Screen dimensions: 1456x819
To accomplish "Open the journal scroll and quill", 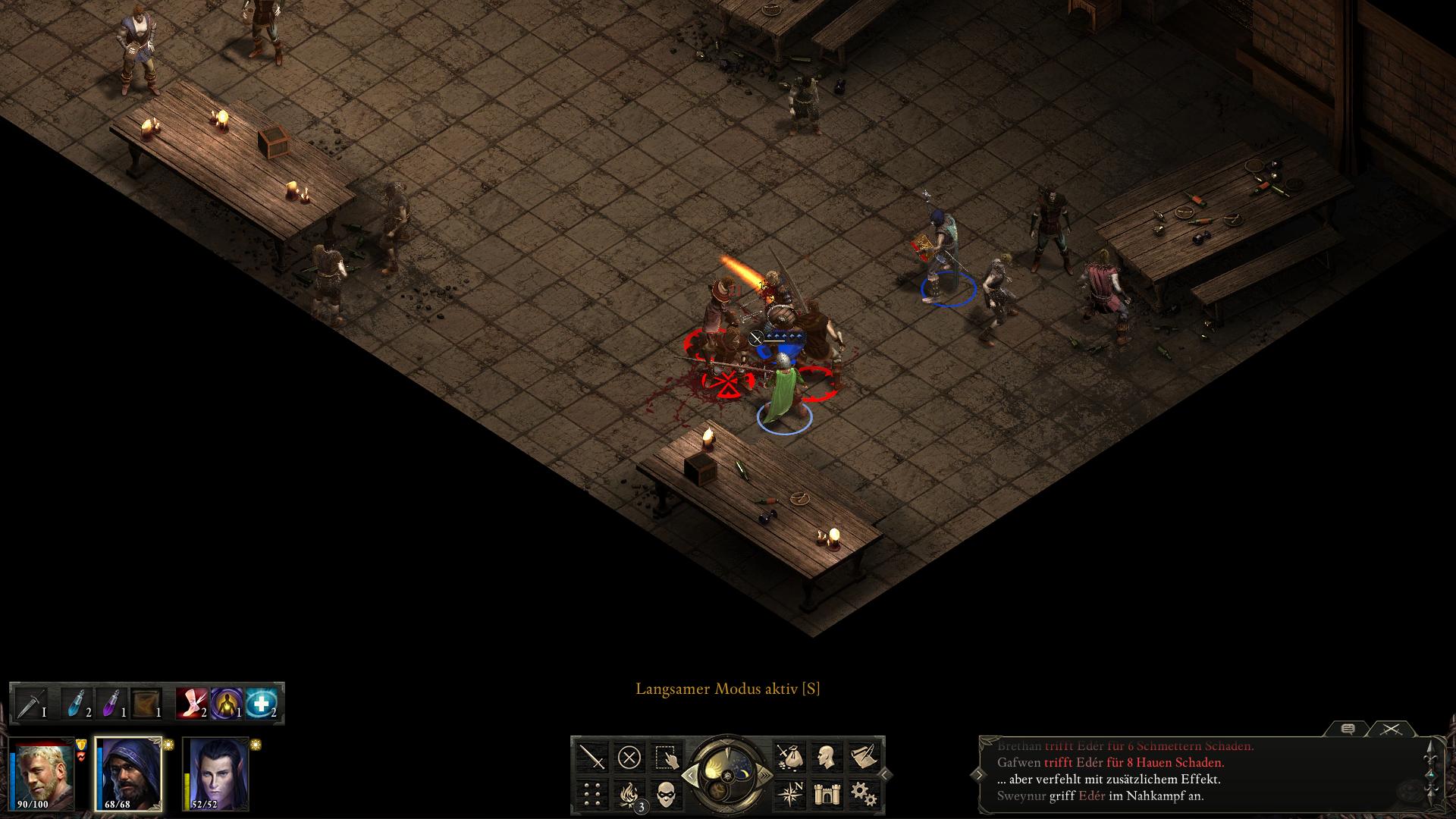I will [863, 757].
